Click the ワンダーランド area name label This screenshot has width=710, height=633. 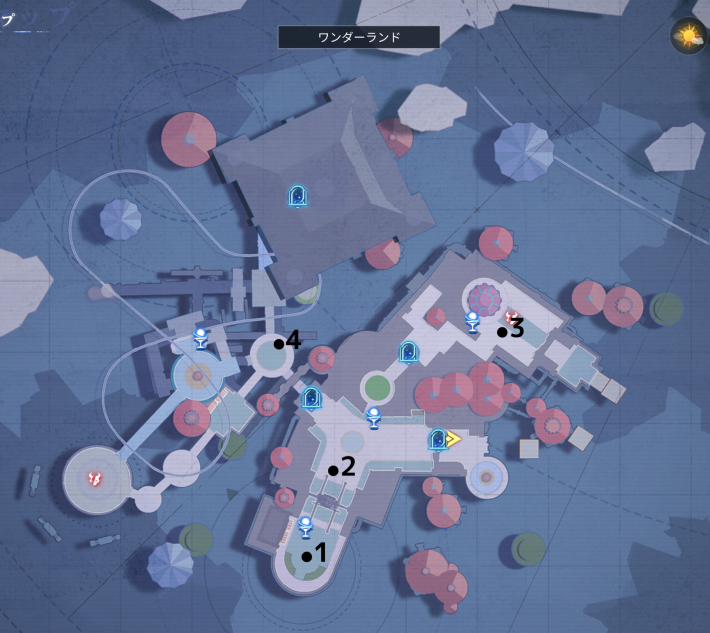tap(359, 38)
